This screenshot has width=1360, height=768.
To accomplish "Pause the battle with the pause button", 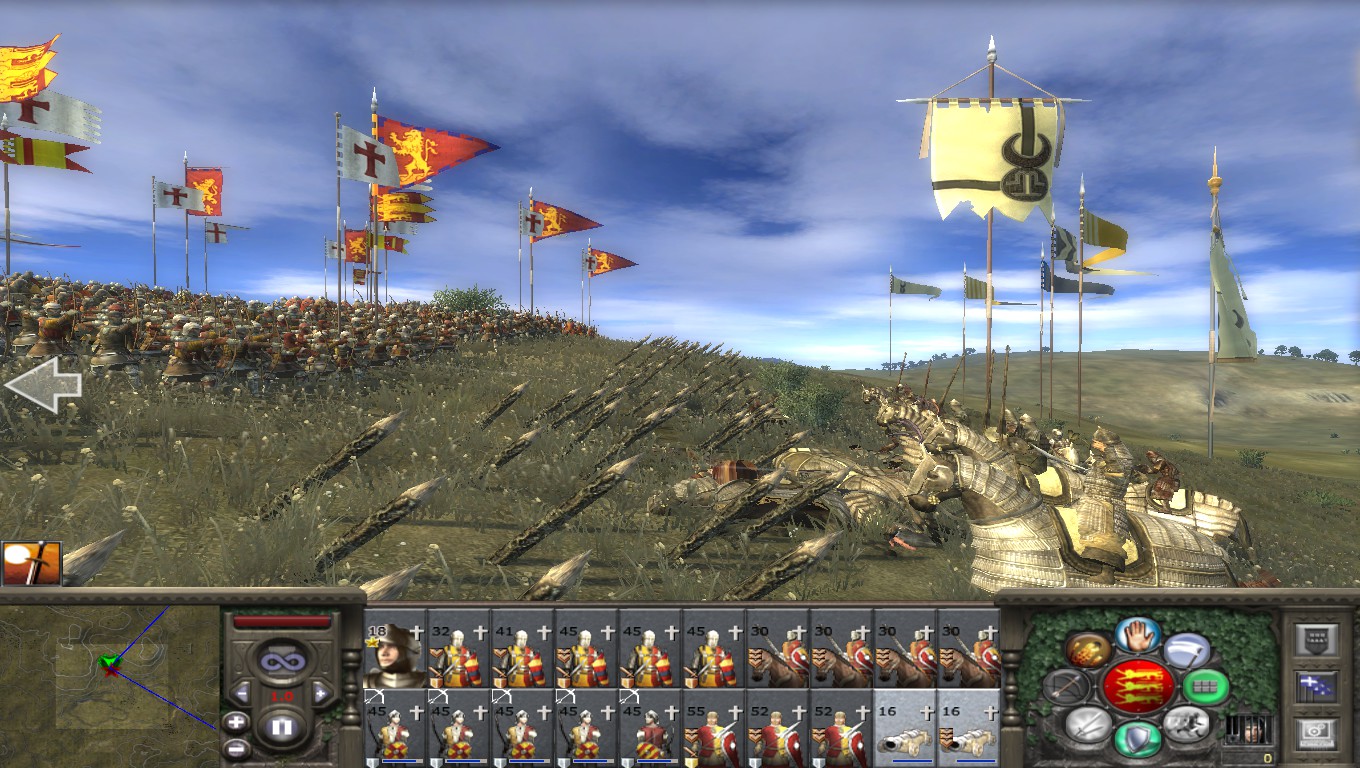I will coord(281,727).
